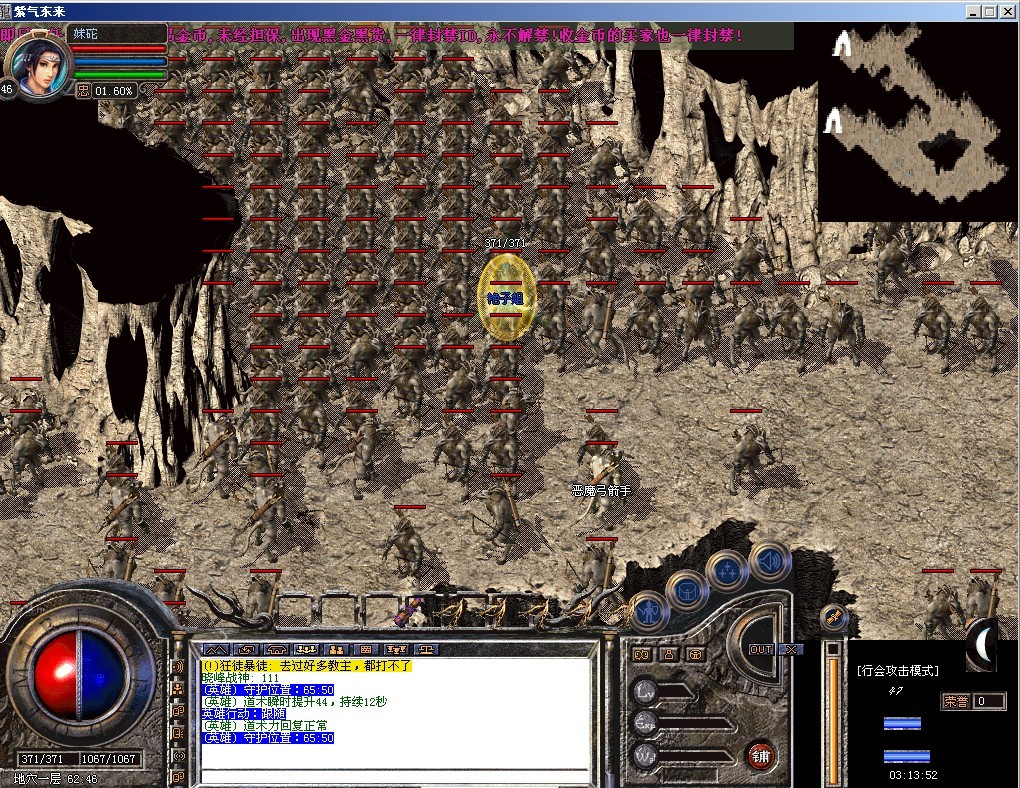Click the chat text input line

click(x=398, y=775)
